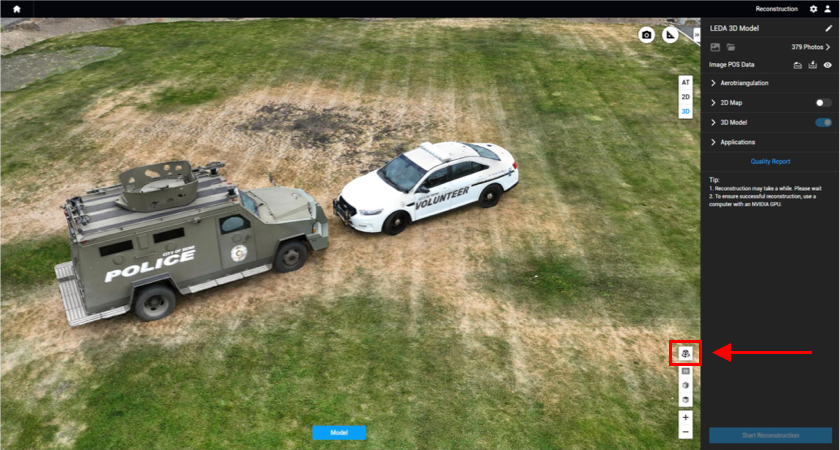
Task: Switch viewport to AT view
Action: coord(685,82)
